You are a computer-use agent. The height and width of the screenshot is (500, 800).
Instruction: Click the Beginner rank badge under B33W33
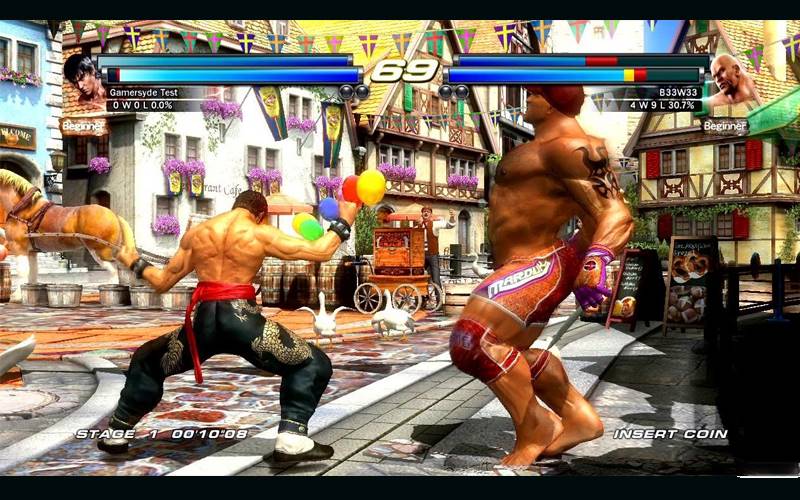[x=724, y=126]
